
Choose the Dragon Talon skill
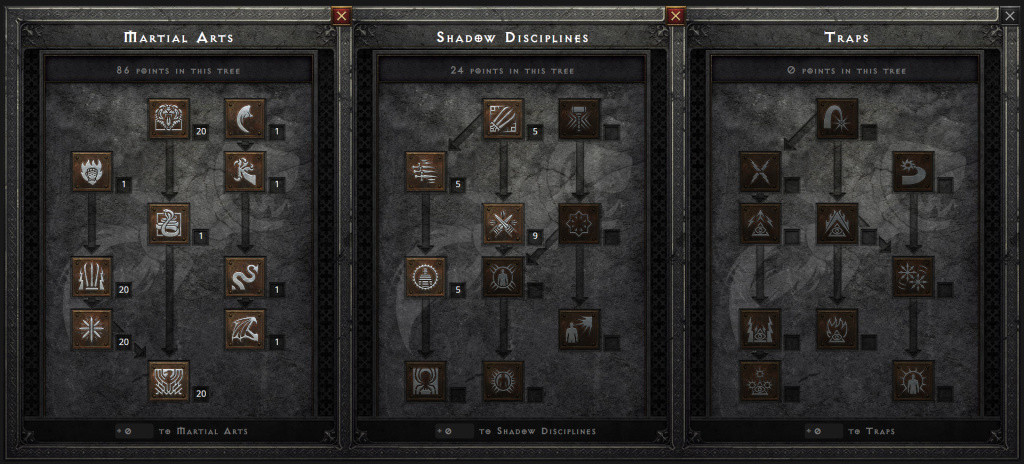point(243,119)
